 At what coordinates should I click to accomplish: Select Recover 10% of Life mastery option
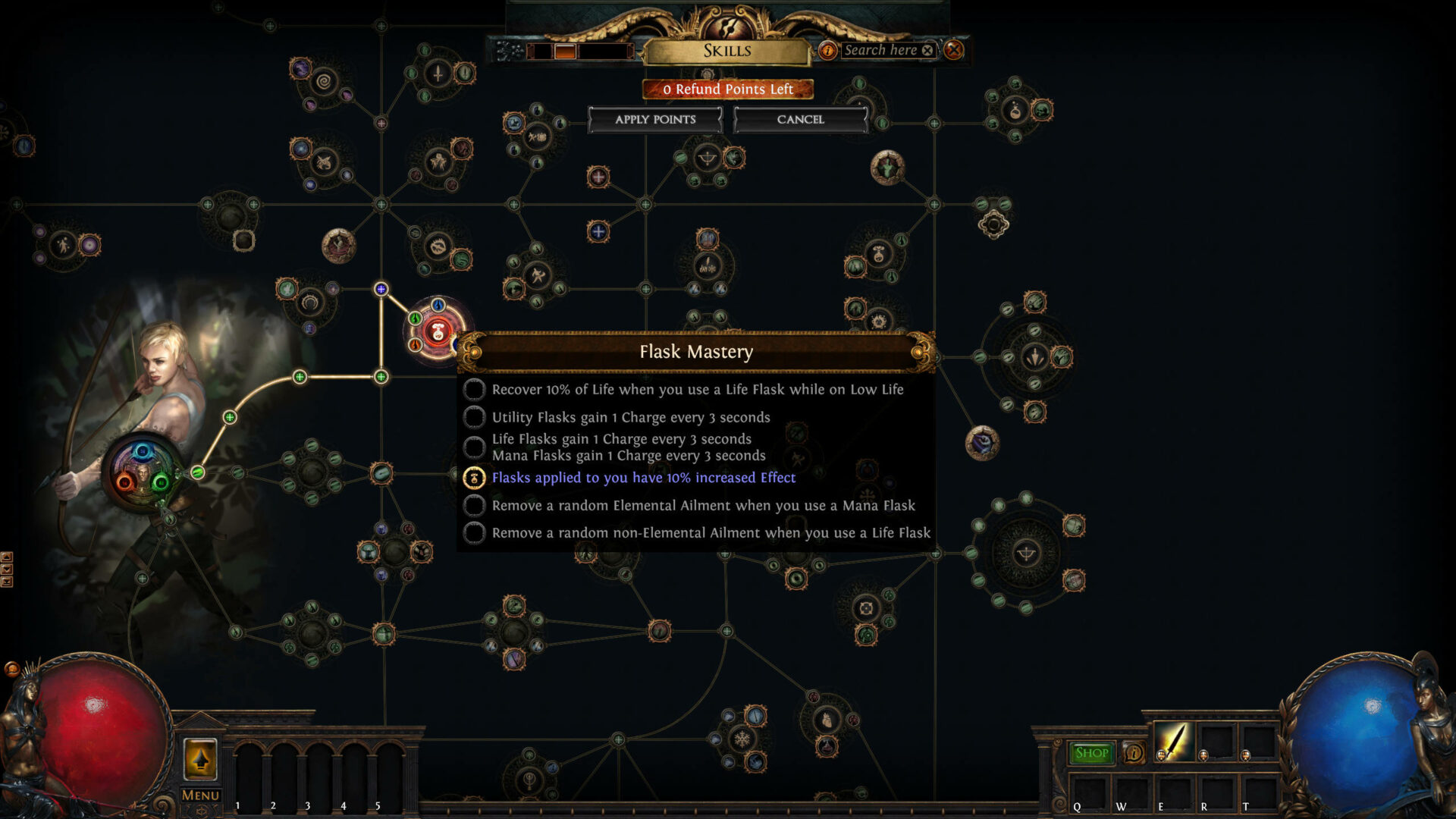[474, 390]
